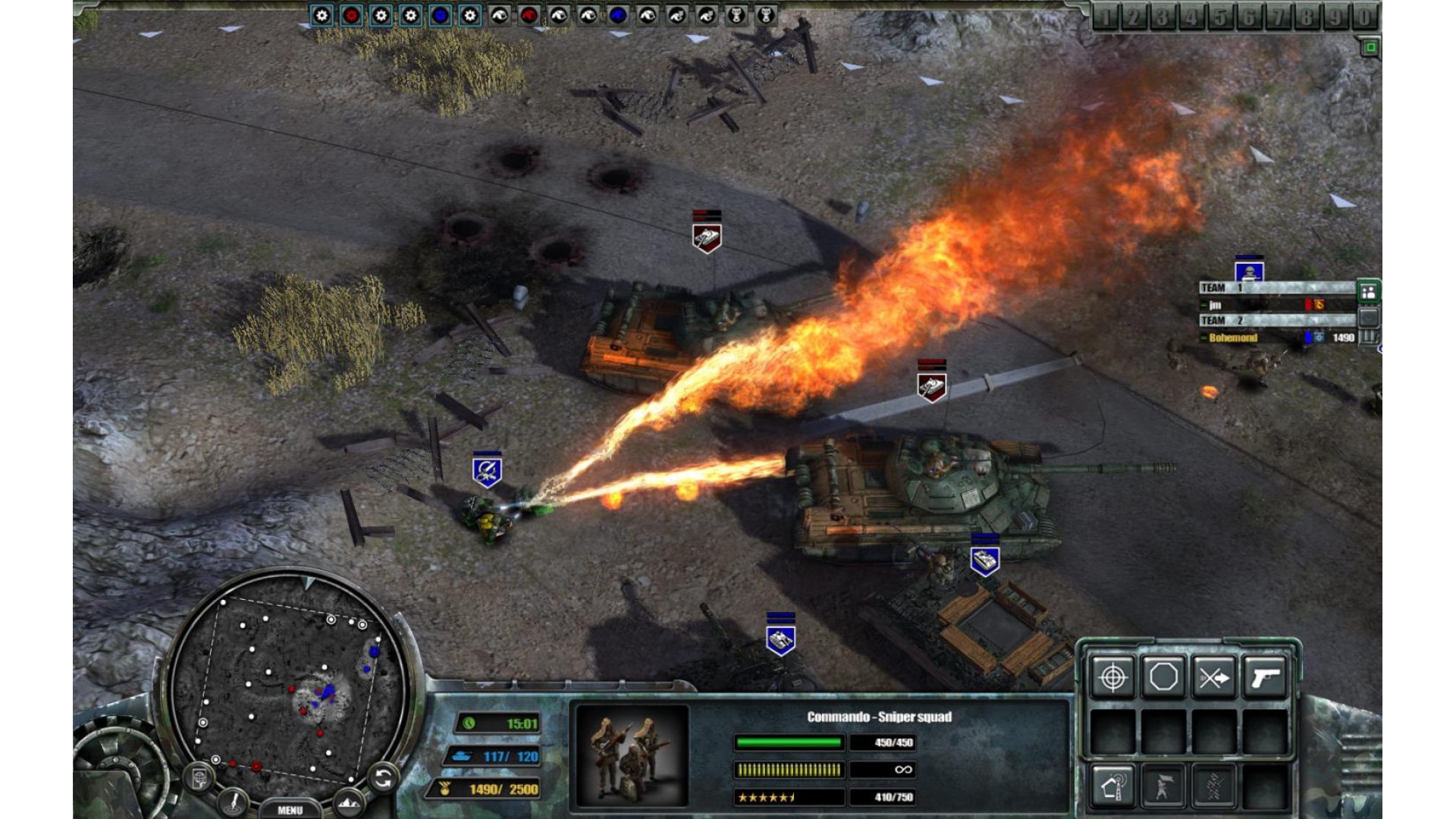The image size is (1456, 819).
Task: Toggle the mountain terrain view minimap button
Action: tap(348, 802)
